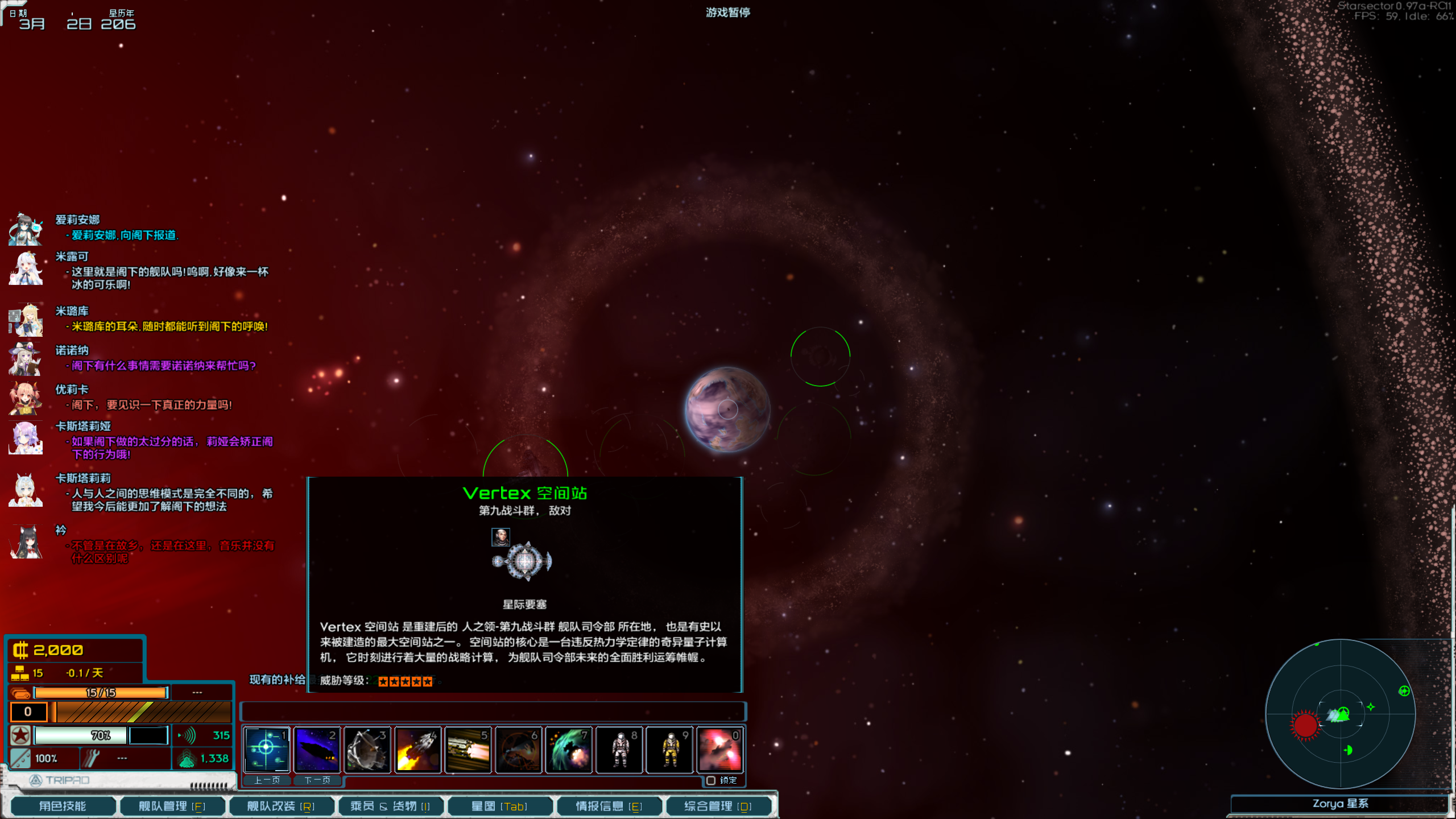Click the Zorya system radar minimap
The height and width of the screenshot is (819, 1456).
pos(1340,713)
